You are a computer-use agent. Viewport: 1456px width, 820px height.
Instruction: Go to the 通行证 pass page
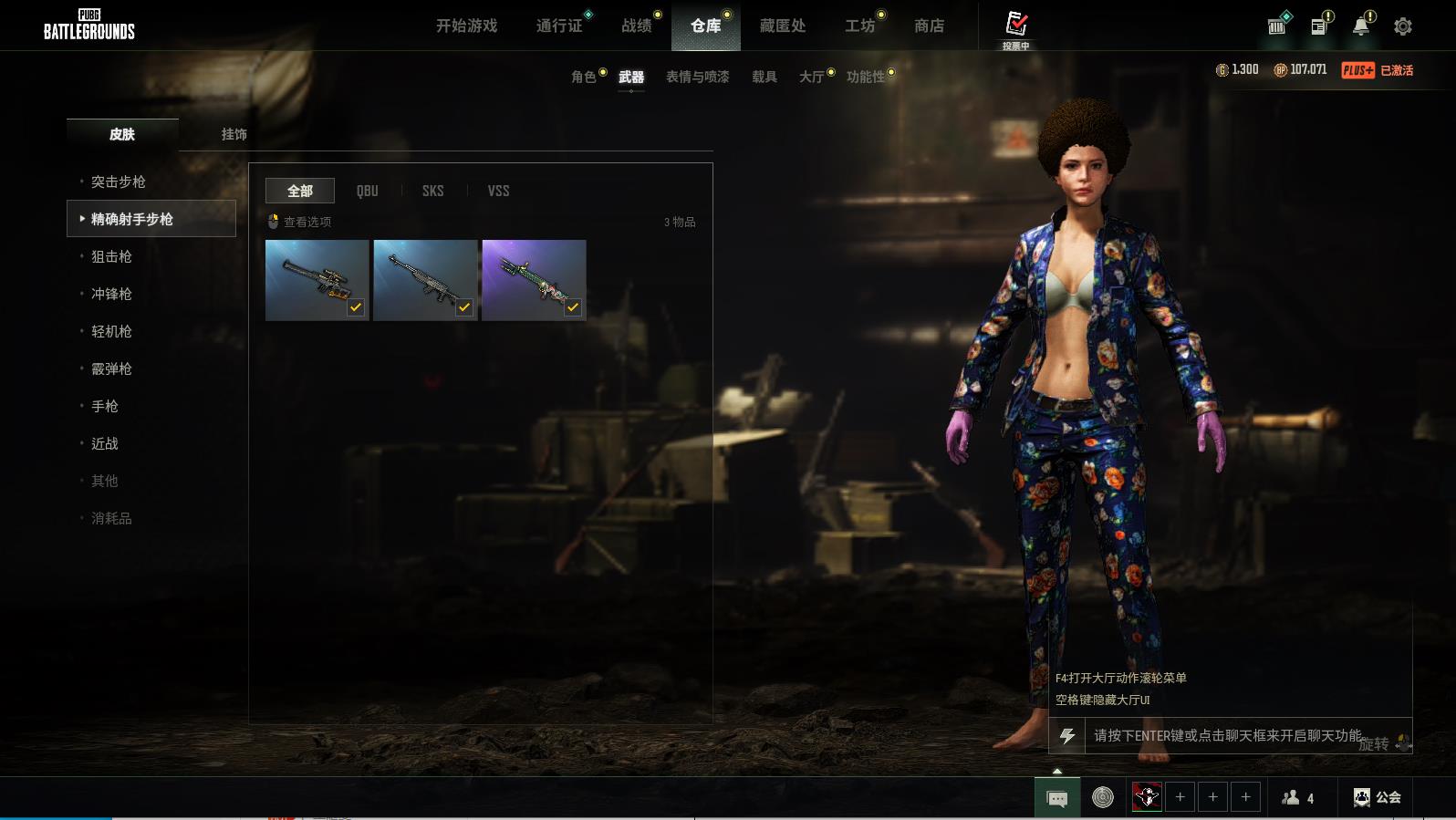click(559, 26)
